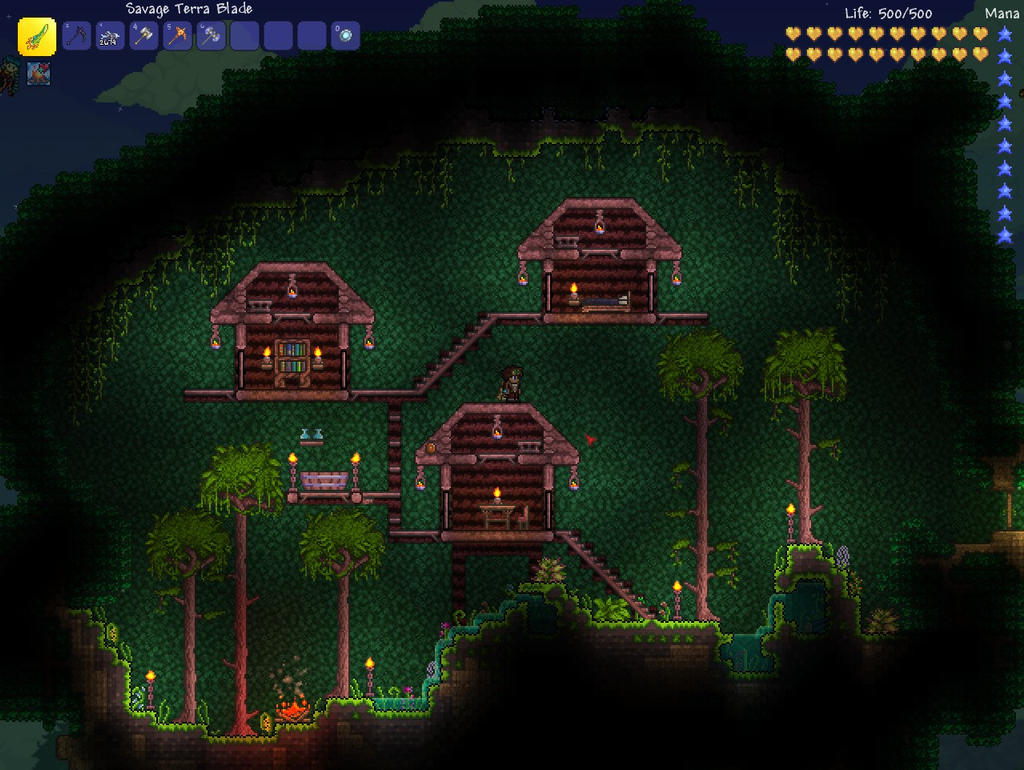The height and width of the screenshot is (770, 1024).
Task: Select the Savage Terra Blade hotbar slot
Action: tap(37, 37)
